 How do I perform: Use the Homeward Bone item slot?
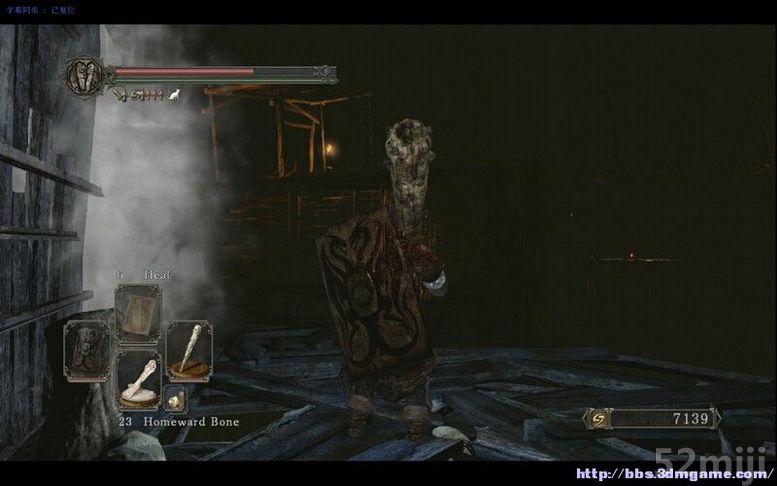point(138,379)
